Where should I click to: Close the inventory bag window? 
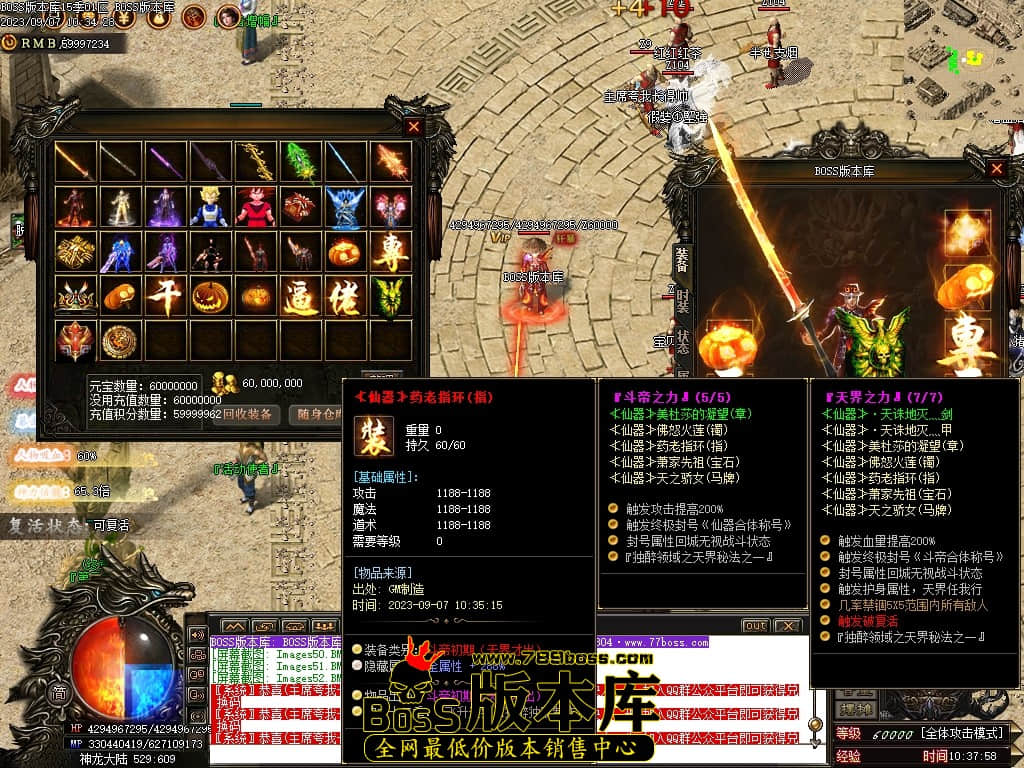(x=414, y=127)
